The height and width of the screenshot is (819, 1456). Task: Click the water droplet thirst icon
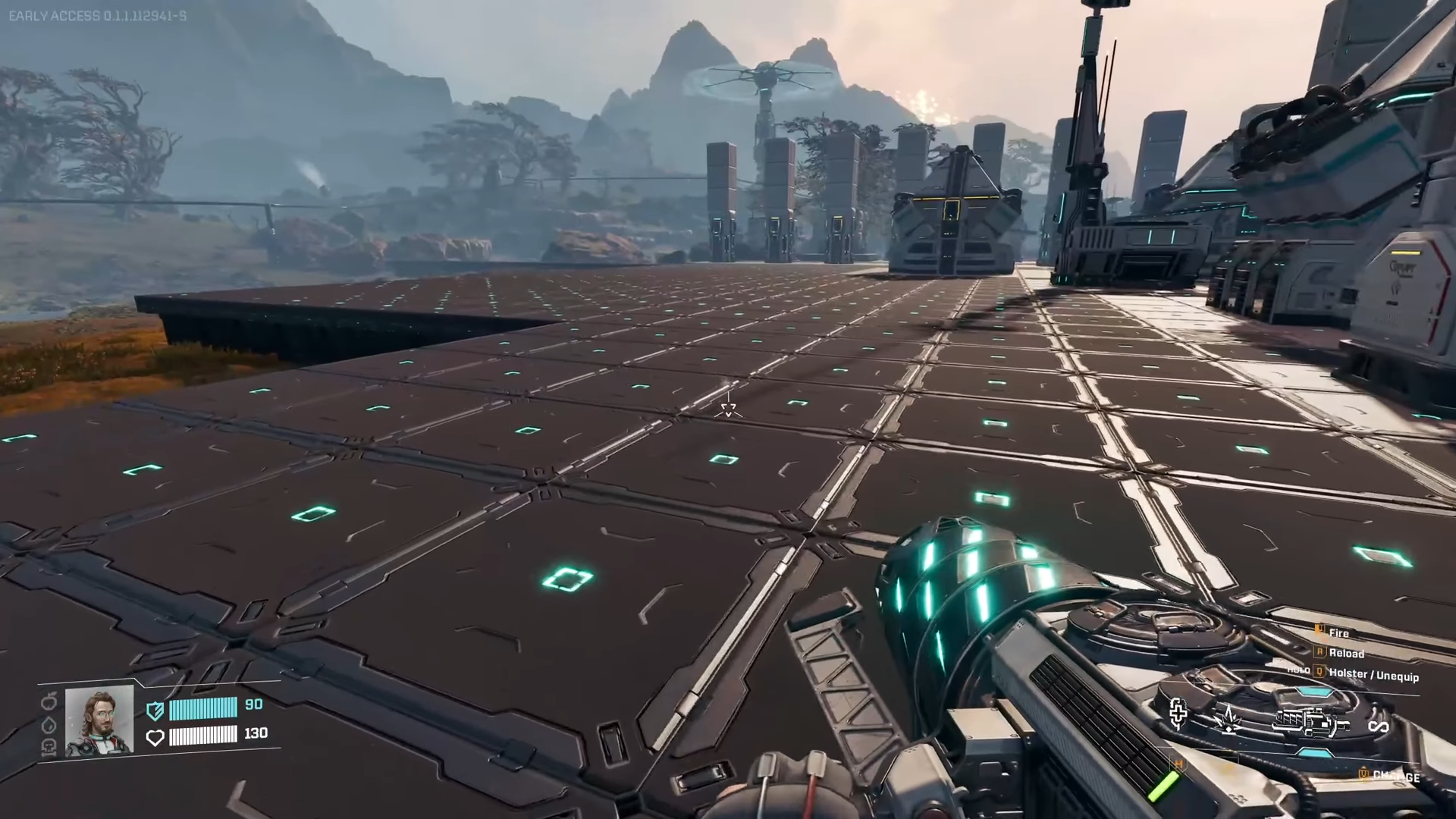tap(49, 725)
